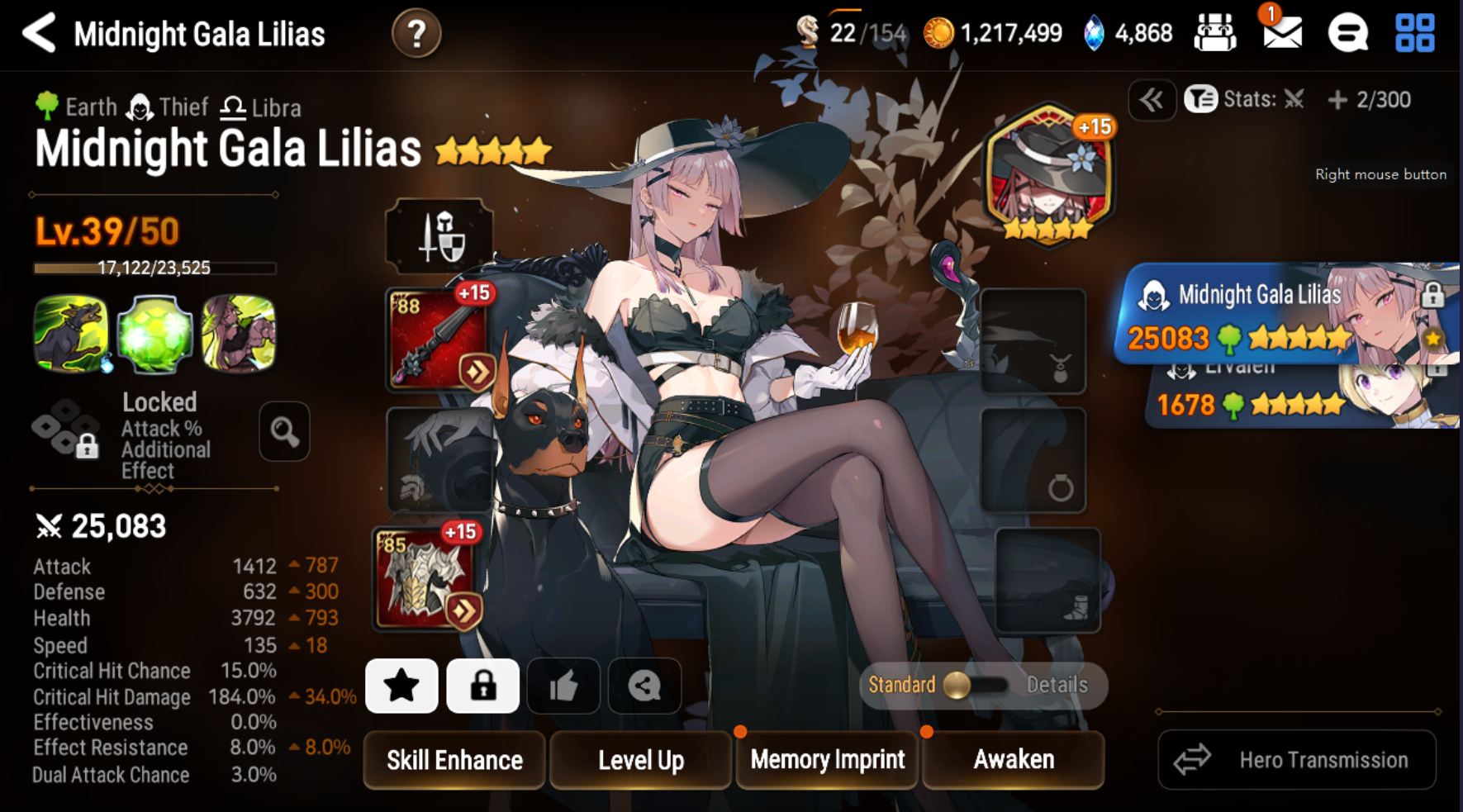Open the Memory Imprint screen

tap(826, 759)
